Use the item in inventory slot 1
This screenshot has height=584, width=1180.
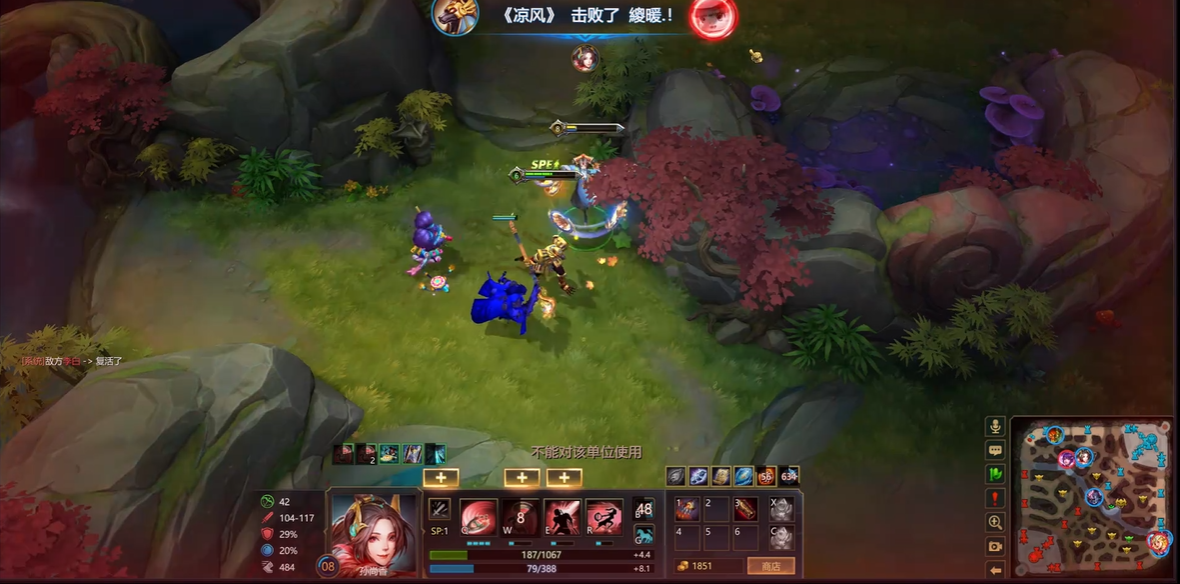click(x=686, y=510)
